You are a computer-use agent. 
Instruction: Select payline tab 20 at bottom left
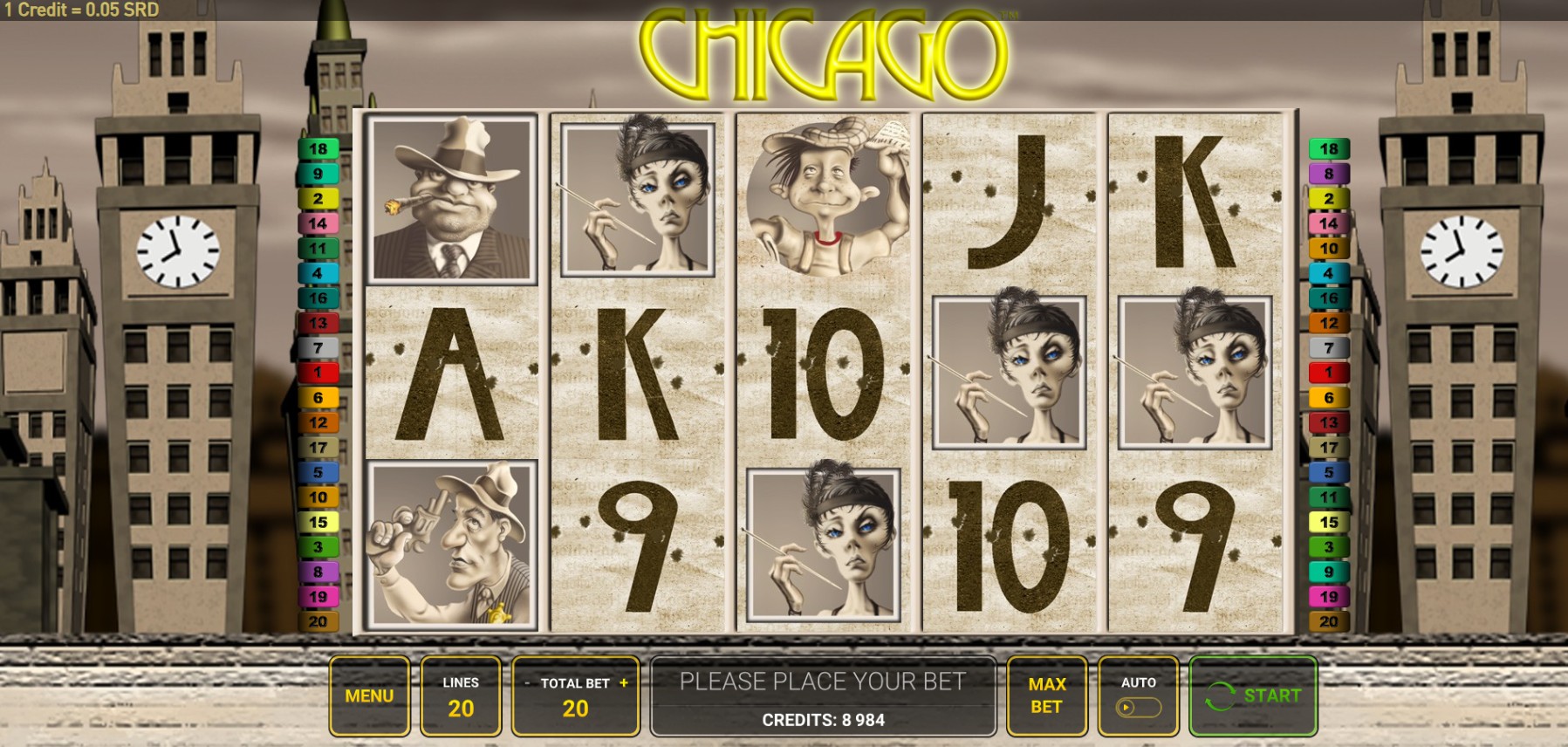318,620
